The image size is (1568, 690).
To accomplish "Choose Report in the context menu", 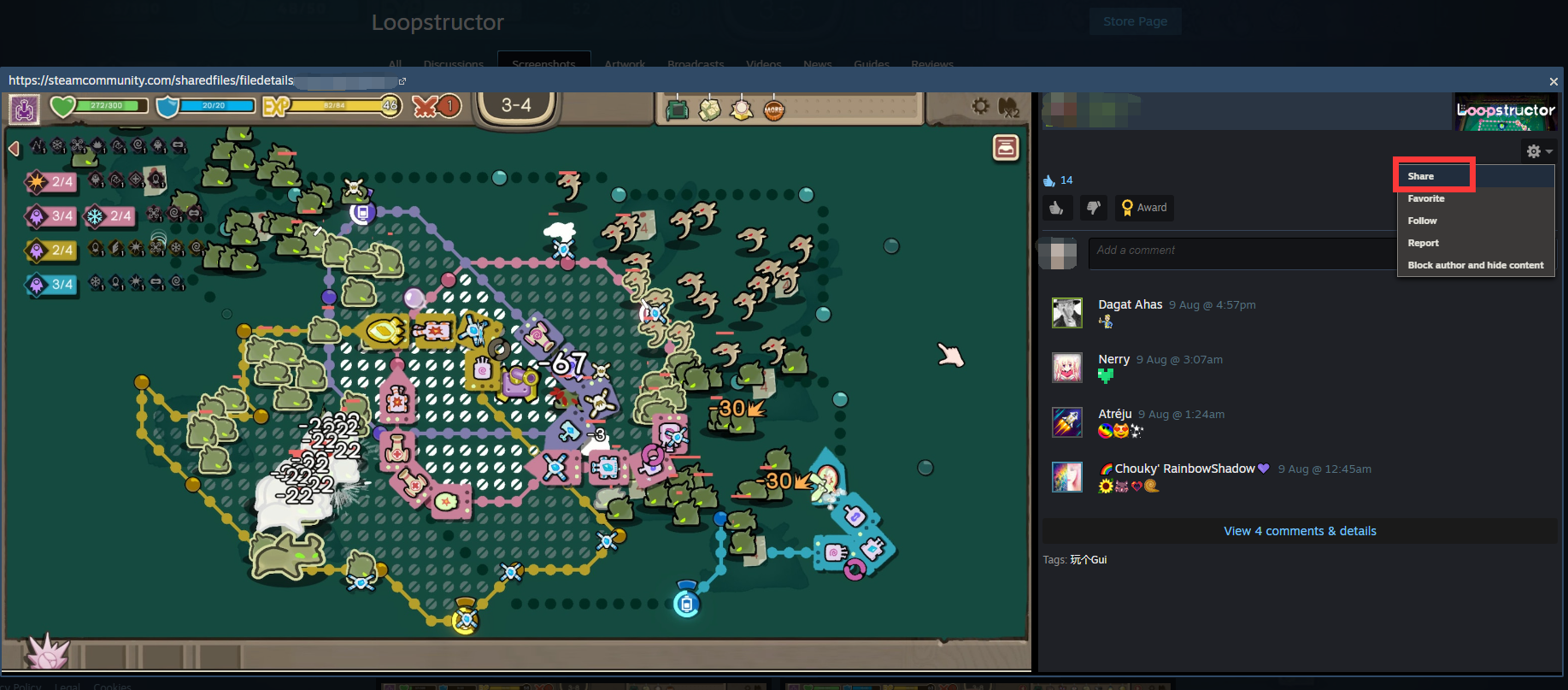I will pyautogui.click(x=1423, y=243).
